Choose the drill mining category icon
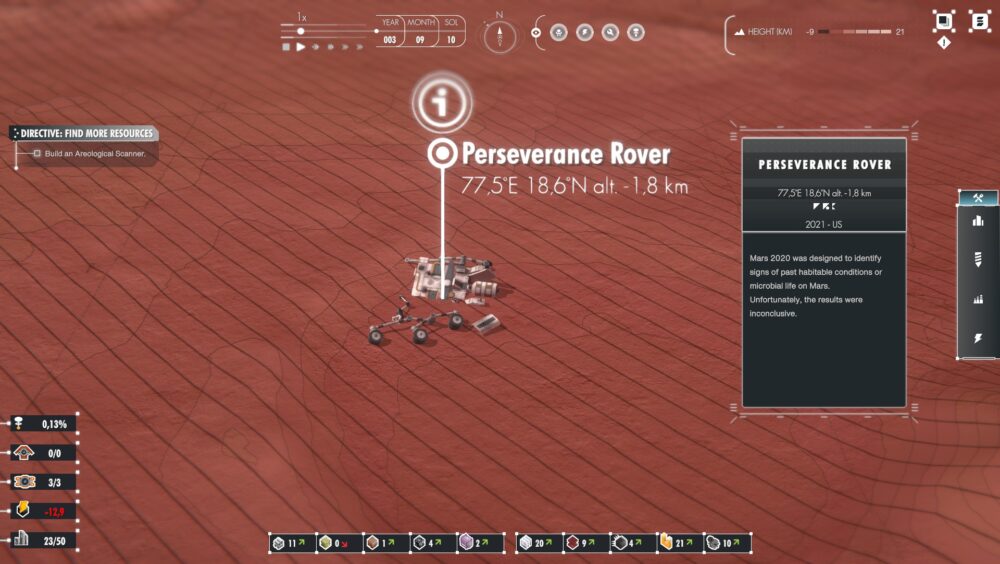Screen dimensions: 1000x564 tap(978, 259)
